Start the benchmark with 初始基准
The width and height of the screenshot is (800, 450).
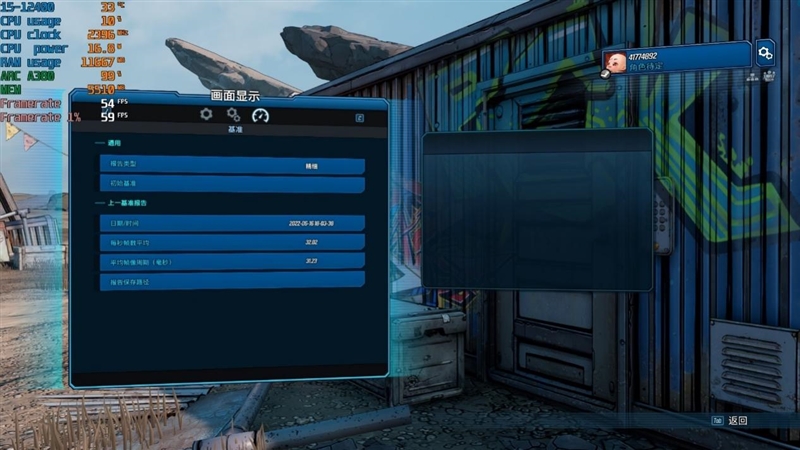pyautogui.click(x=231, y=185)
